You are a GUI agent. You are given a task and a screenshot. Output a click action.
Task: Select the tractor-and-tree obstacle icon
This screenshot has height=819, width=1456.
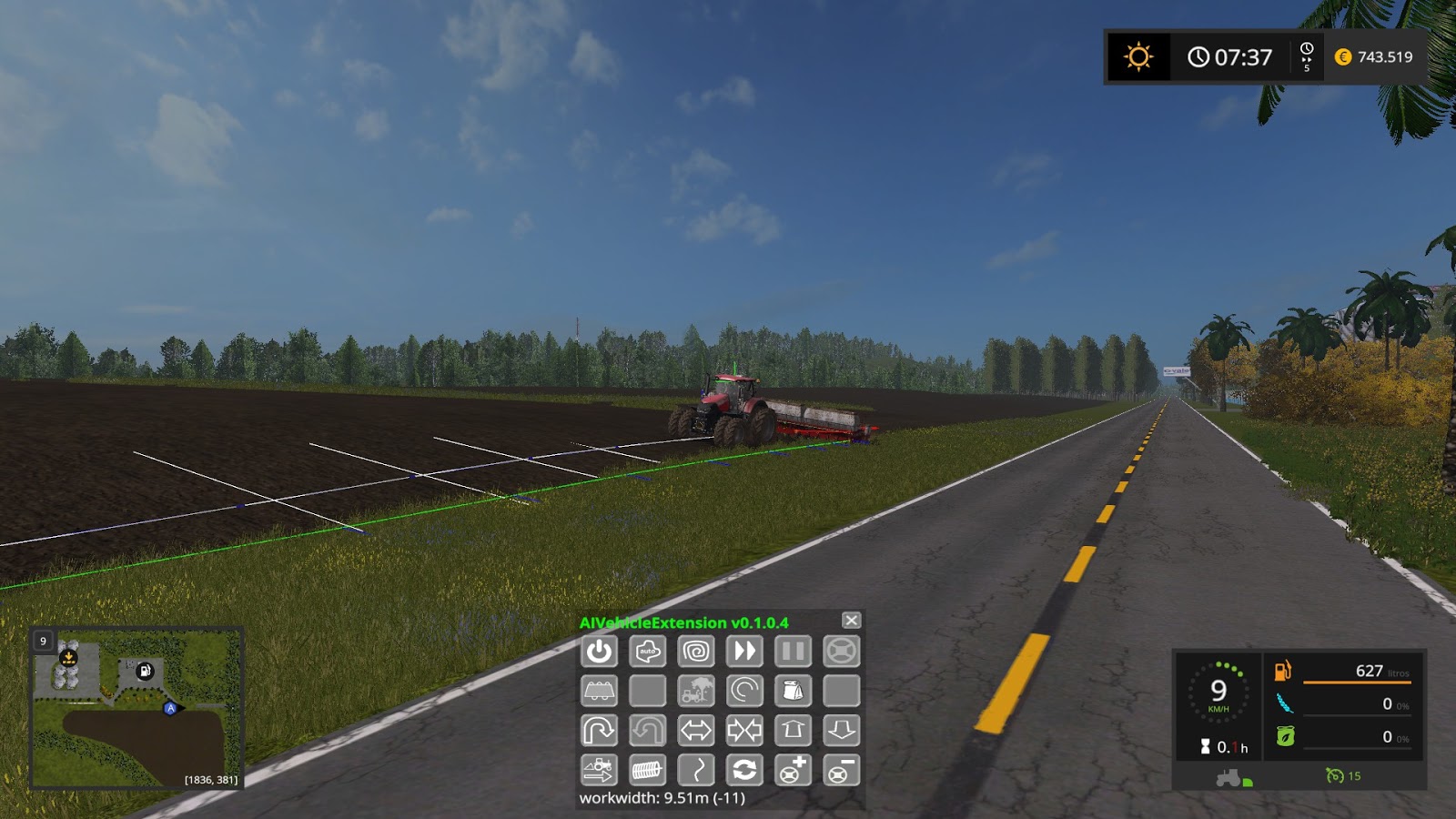pos(697,692)
